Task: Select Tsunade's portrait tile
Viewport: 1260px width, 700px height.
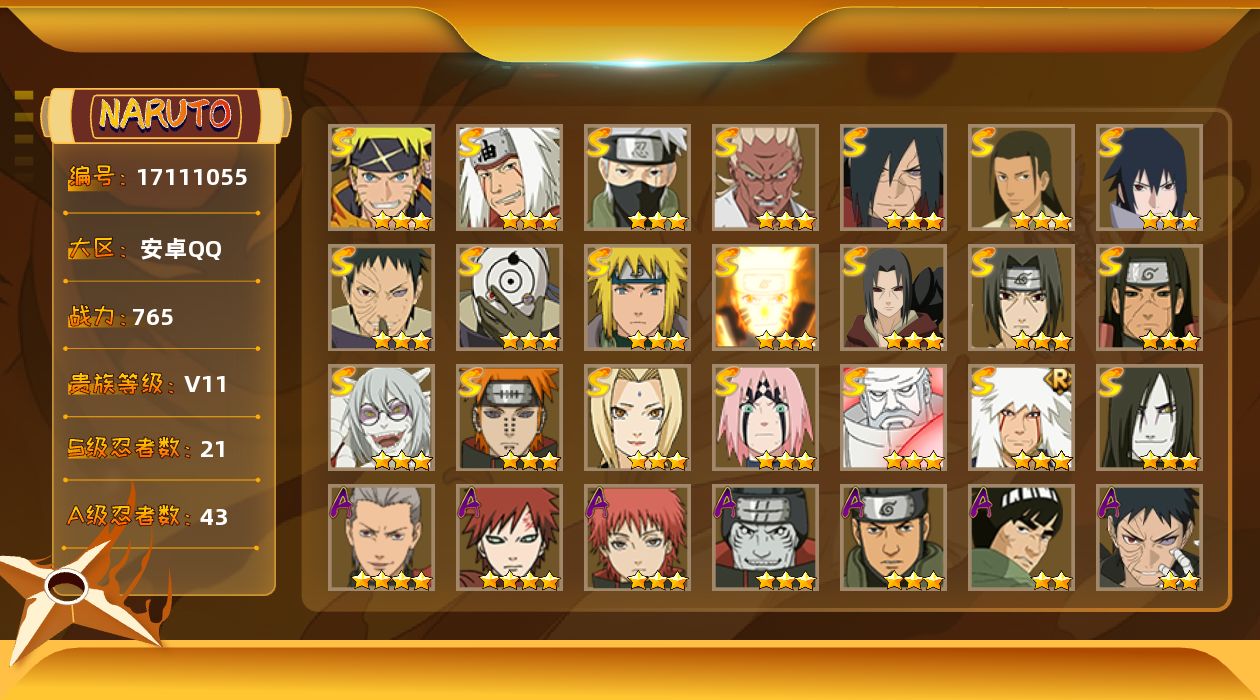Action: [x=637, y=417]
